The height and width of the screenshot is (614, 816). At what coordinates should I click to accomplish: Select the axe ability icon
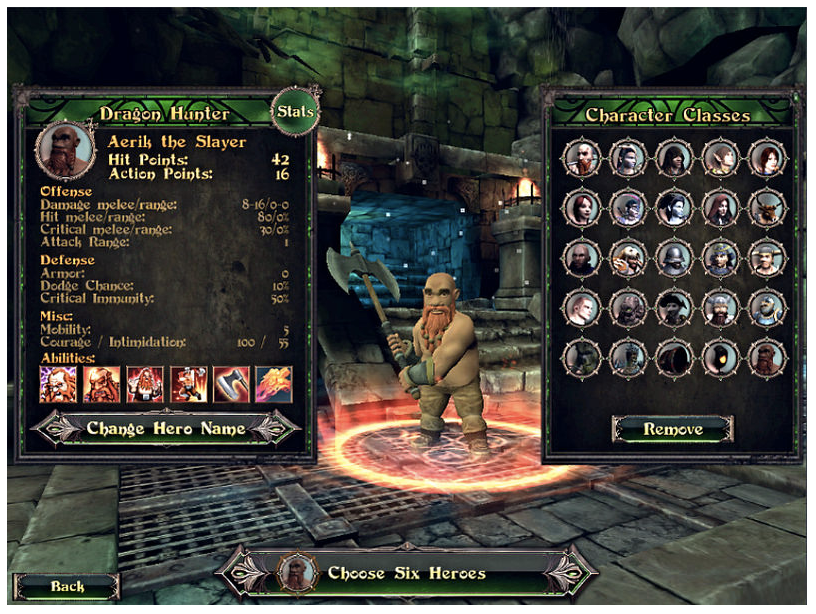[x=230, y=384]
